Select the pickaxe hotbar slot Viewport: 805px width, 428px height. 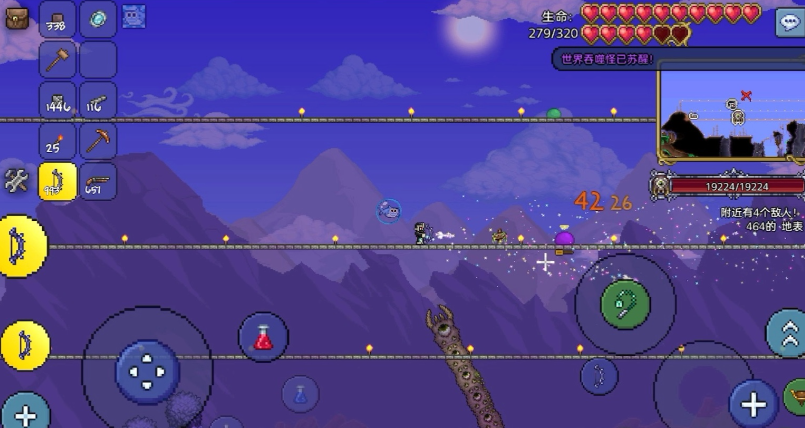point(98,141)
